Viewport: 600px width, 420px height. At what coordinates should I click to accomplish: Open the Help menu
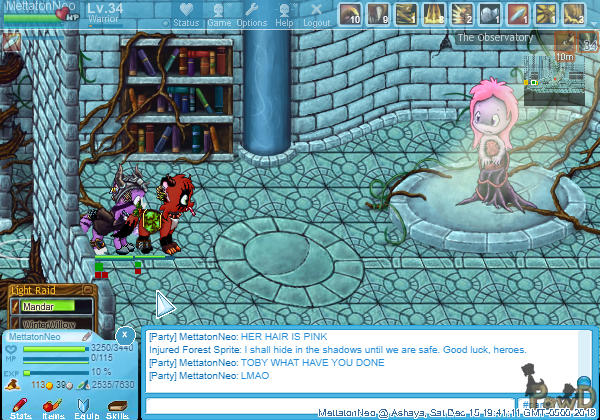point(284,15)
